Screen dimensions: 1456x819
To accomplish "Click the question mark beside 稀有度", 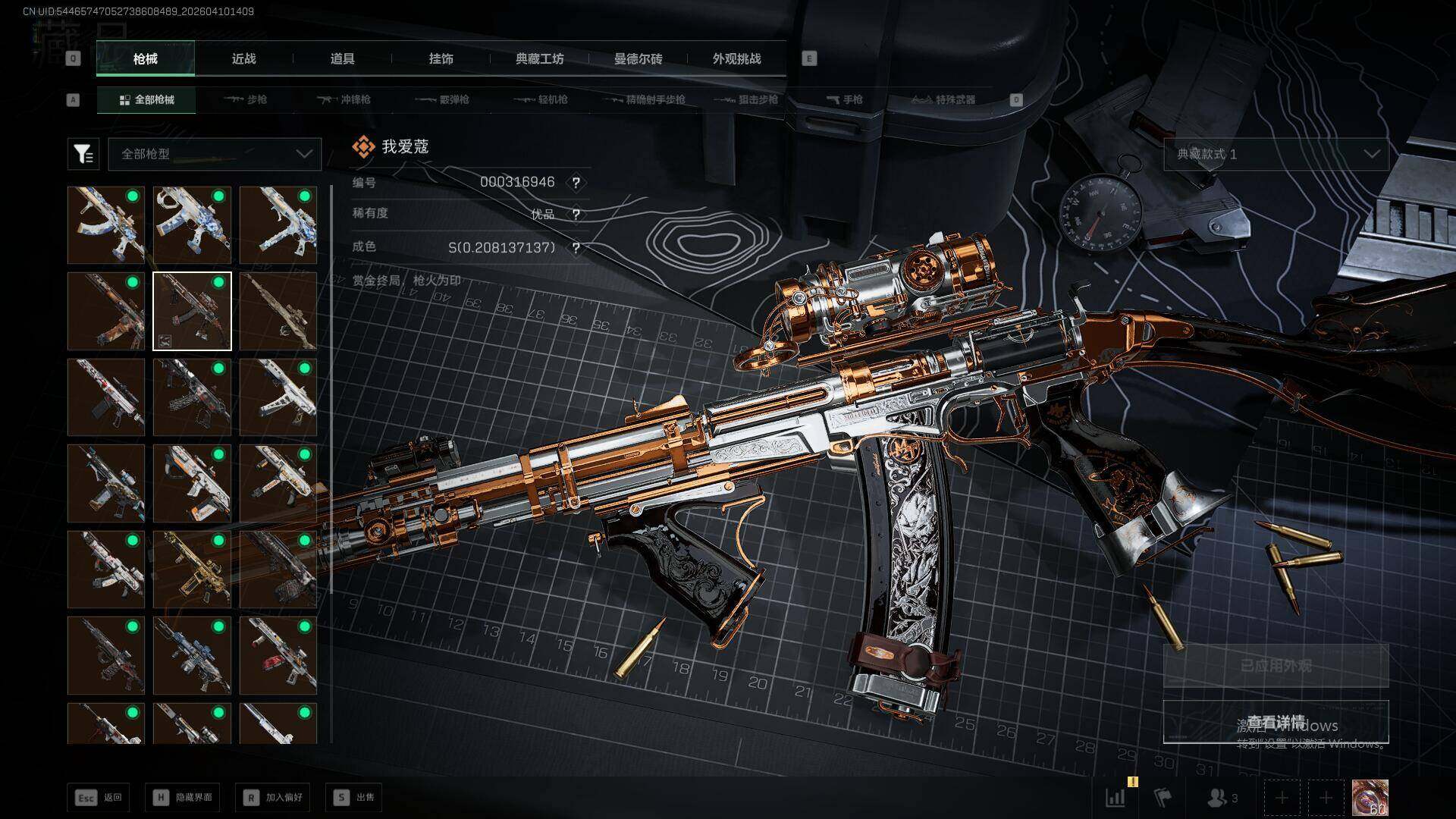I will tap(576, 215).
